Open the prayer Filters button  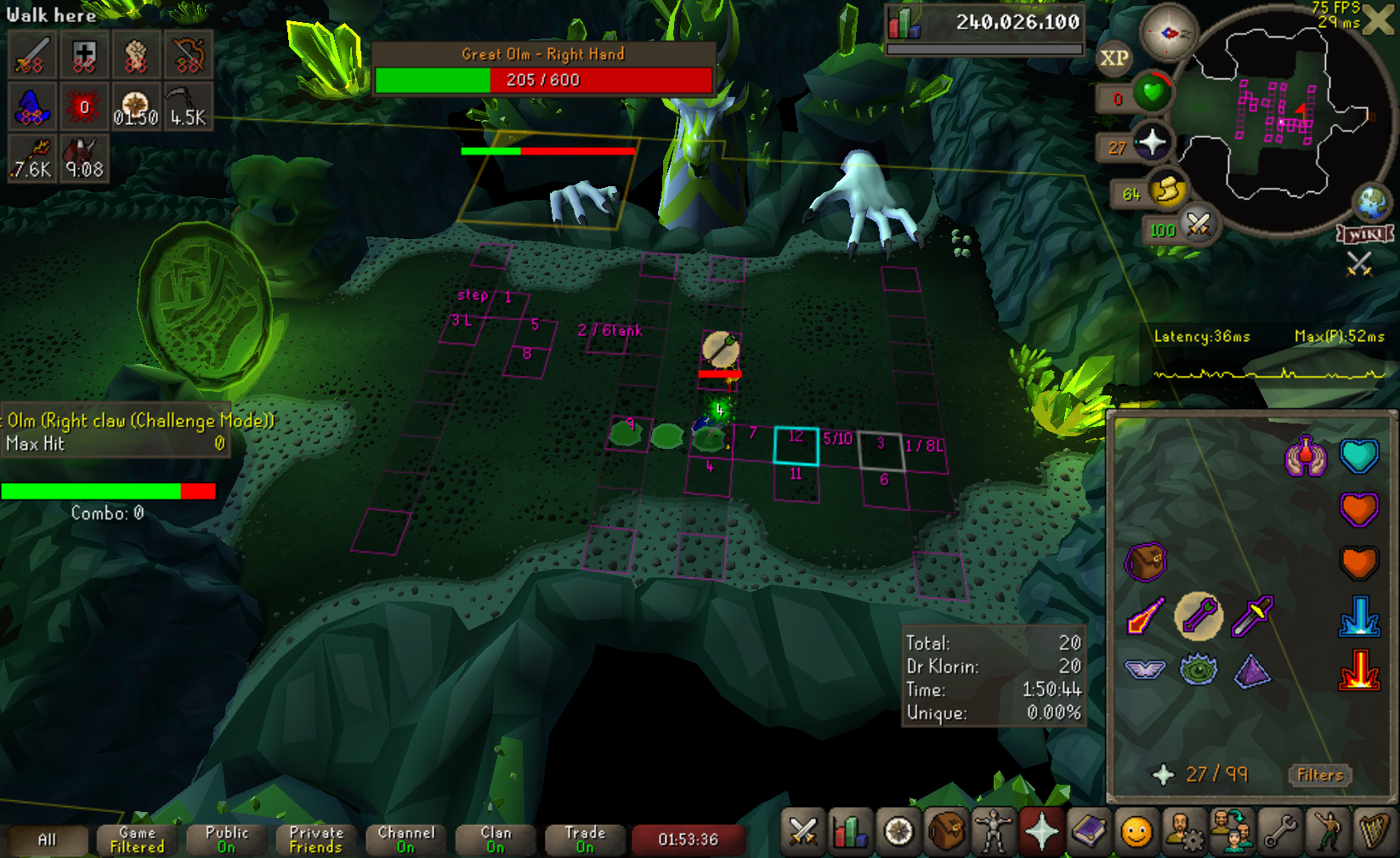coord(1319,775)
